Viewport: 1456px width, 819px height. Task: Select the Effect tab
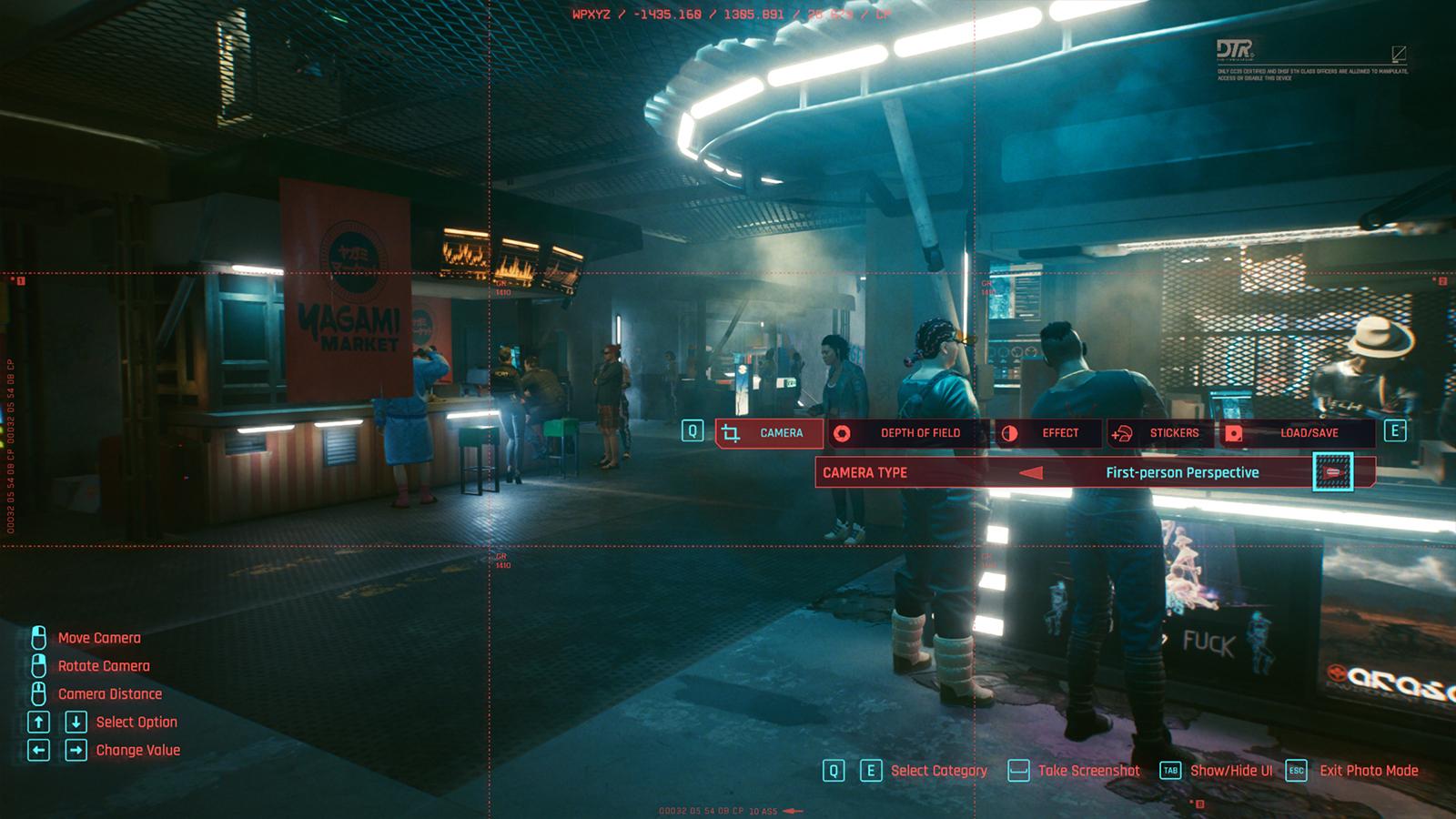click(x=1046, y=433)
